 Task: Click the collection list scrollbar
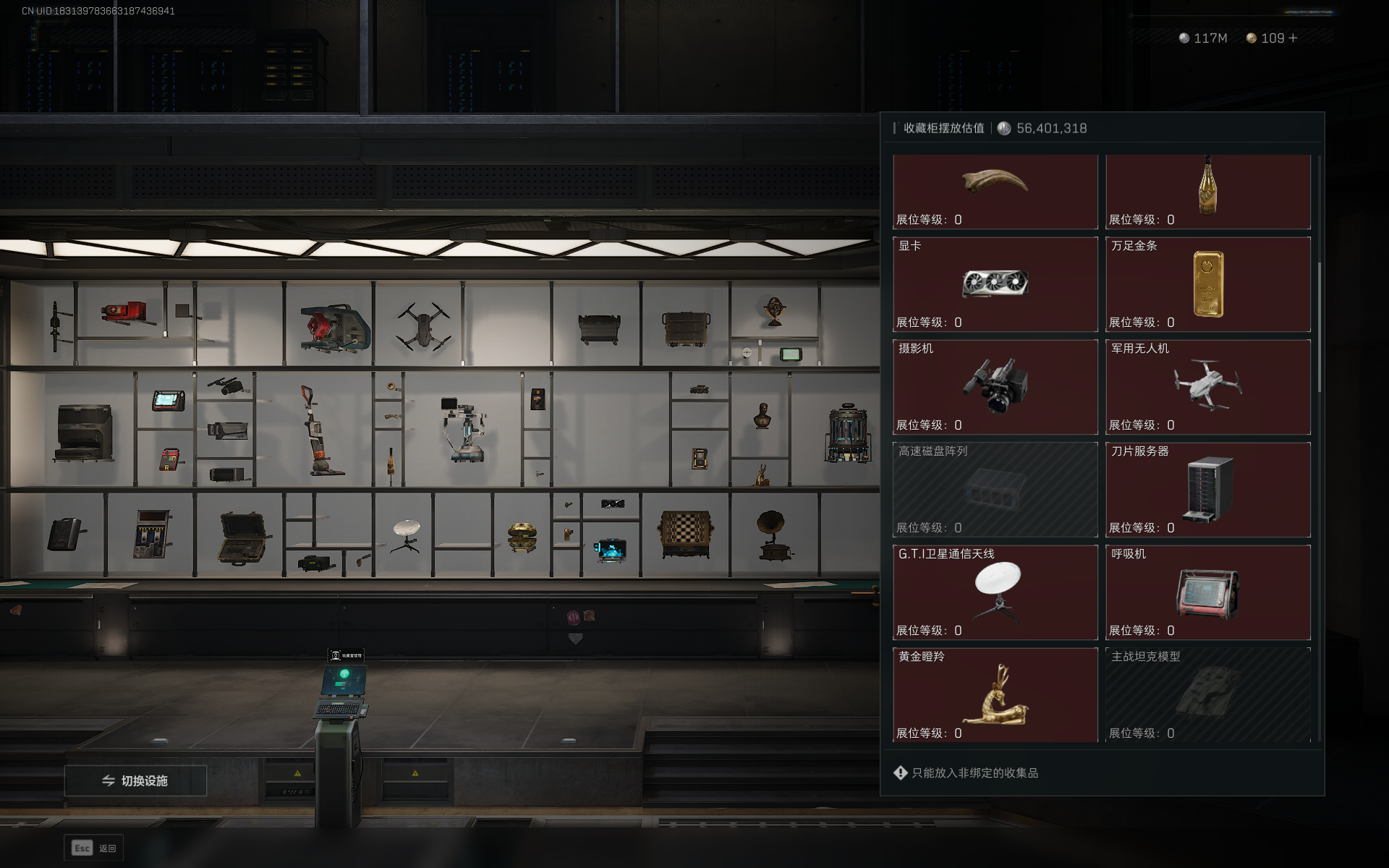(x=1320, y=327)
